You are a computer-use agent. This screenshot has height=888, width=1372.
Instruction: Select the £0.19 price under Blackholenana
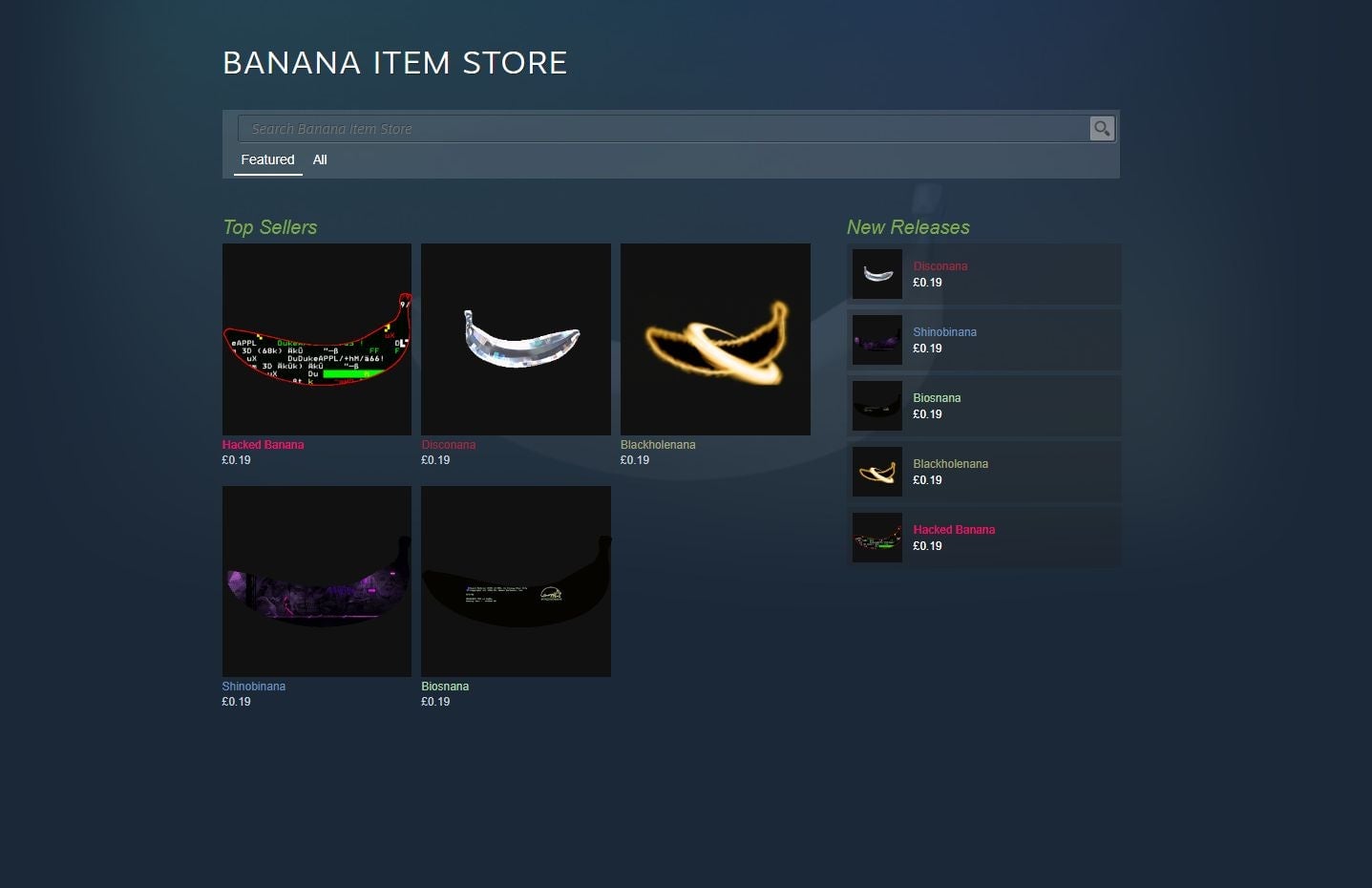[633, 459]
